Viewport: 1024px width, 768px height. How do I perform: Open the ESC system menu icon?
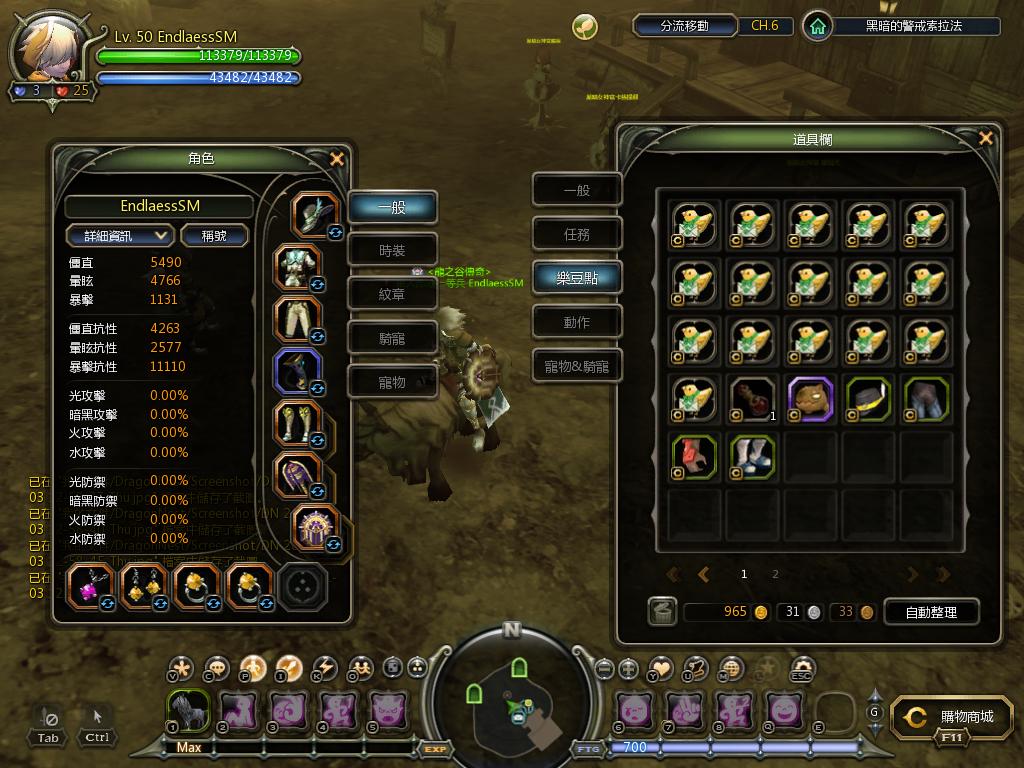coord(801,667)
